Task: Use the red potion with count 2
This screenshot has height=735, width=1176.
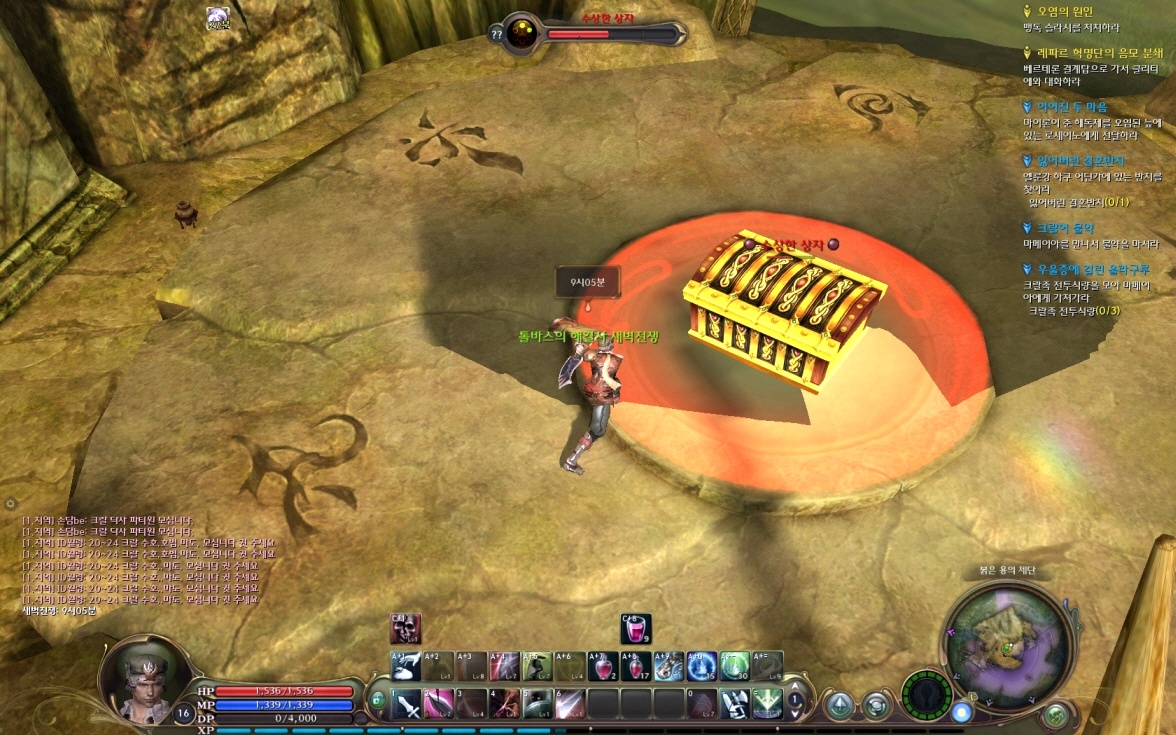Action: tap(602, 666)
